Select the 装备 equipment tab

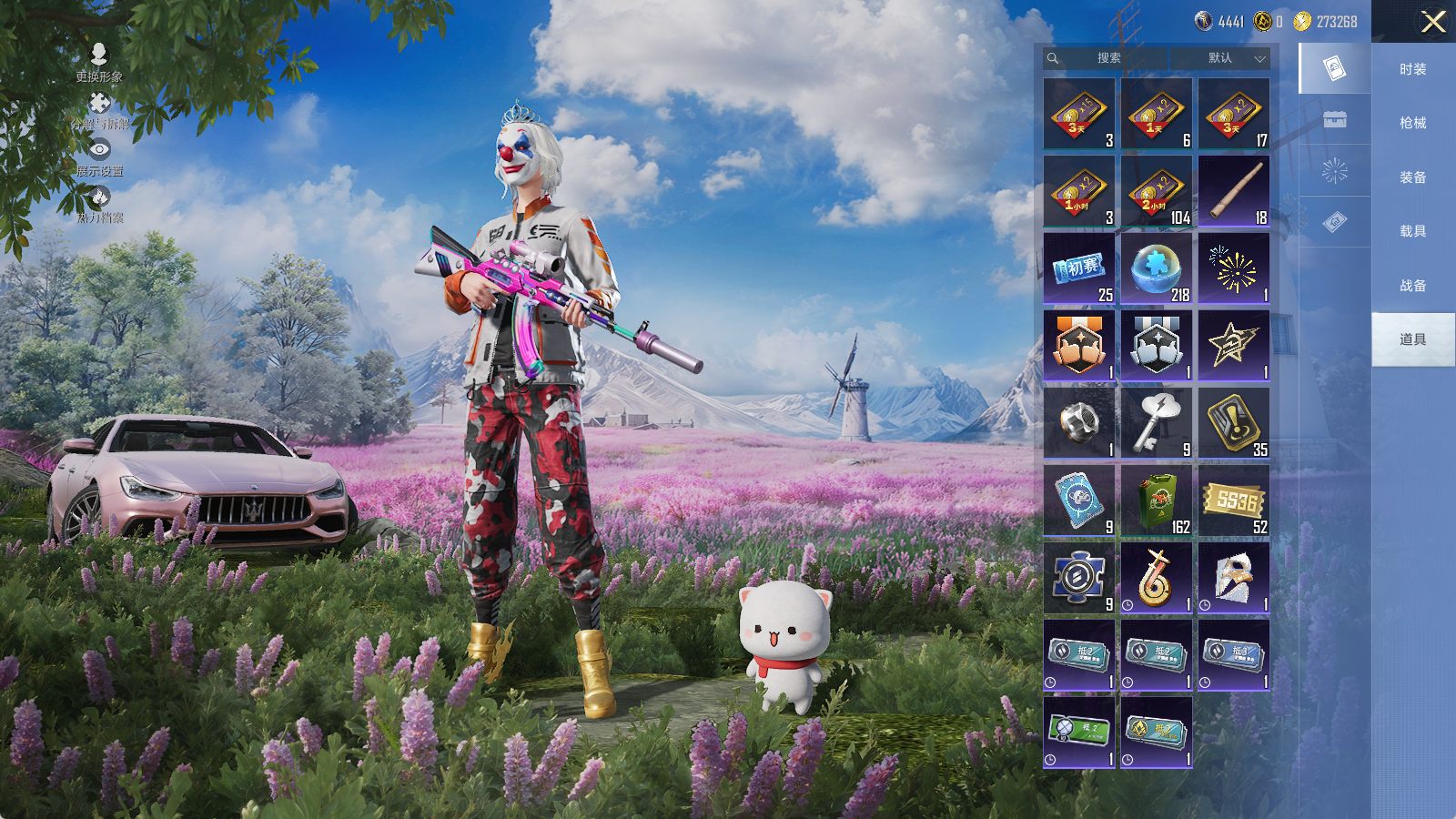pos(1412,177)
